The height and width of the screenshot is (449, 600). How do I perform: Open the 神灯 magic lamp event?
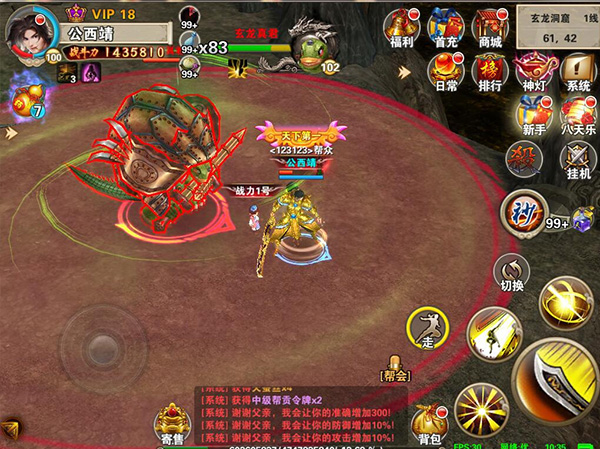[533, 72]
